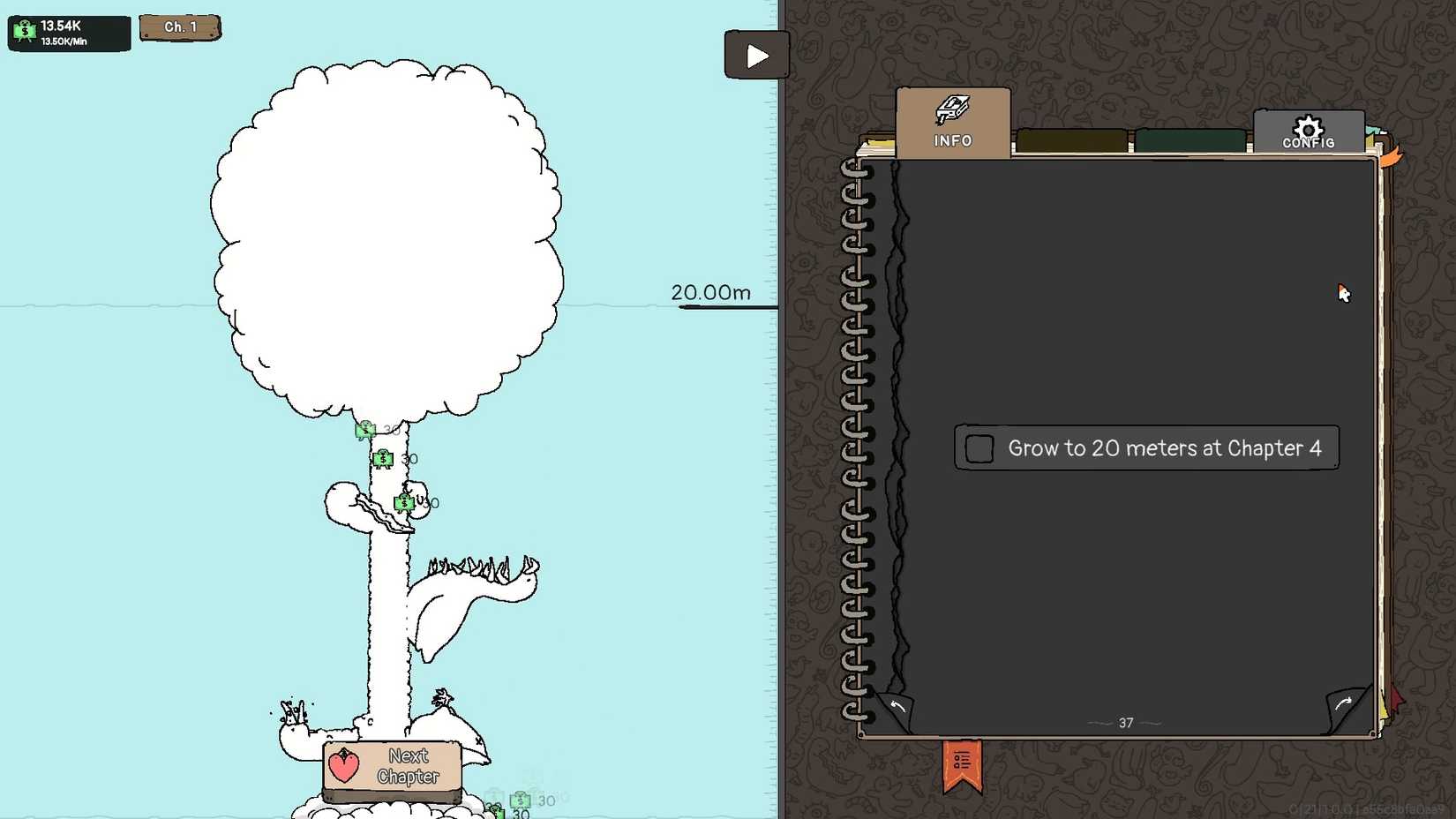Viewport: 1456px width, 819px height.
Task: Click page number 37 at the notebook bottom
Action: tap(1125, 722)
